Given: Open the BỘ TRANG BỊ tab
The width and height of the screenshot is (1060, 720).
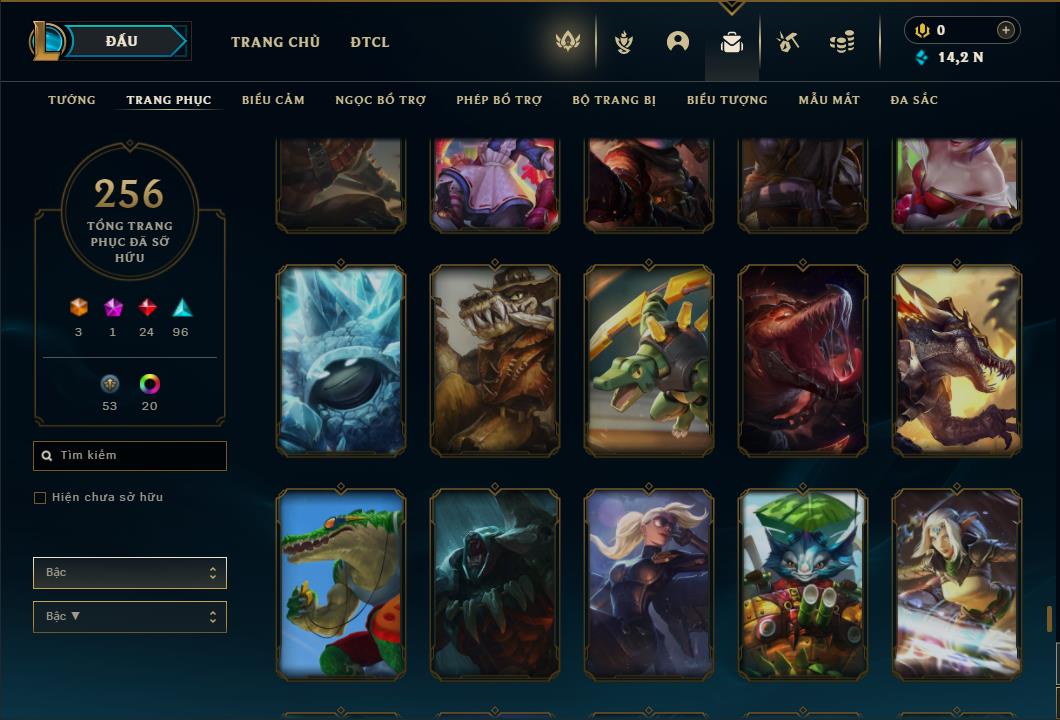Looking at the screenshot, I should pyautogui.click(x=614, y=100).
